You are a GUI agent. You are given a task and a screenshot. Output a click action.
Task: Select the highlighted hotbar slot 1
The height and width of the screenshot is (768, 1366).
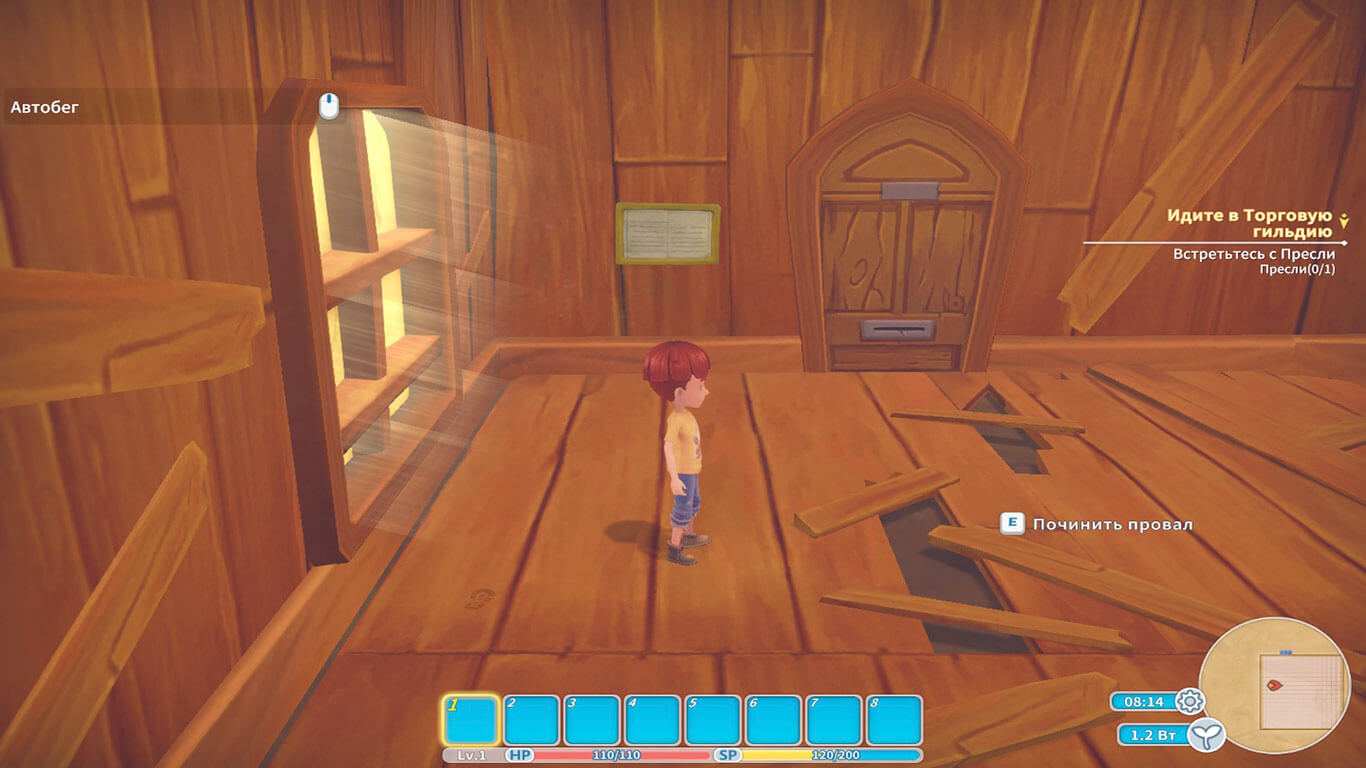470,720
